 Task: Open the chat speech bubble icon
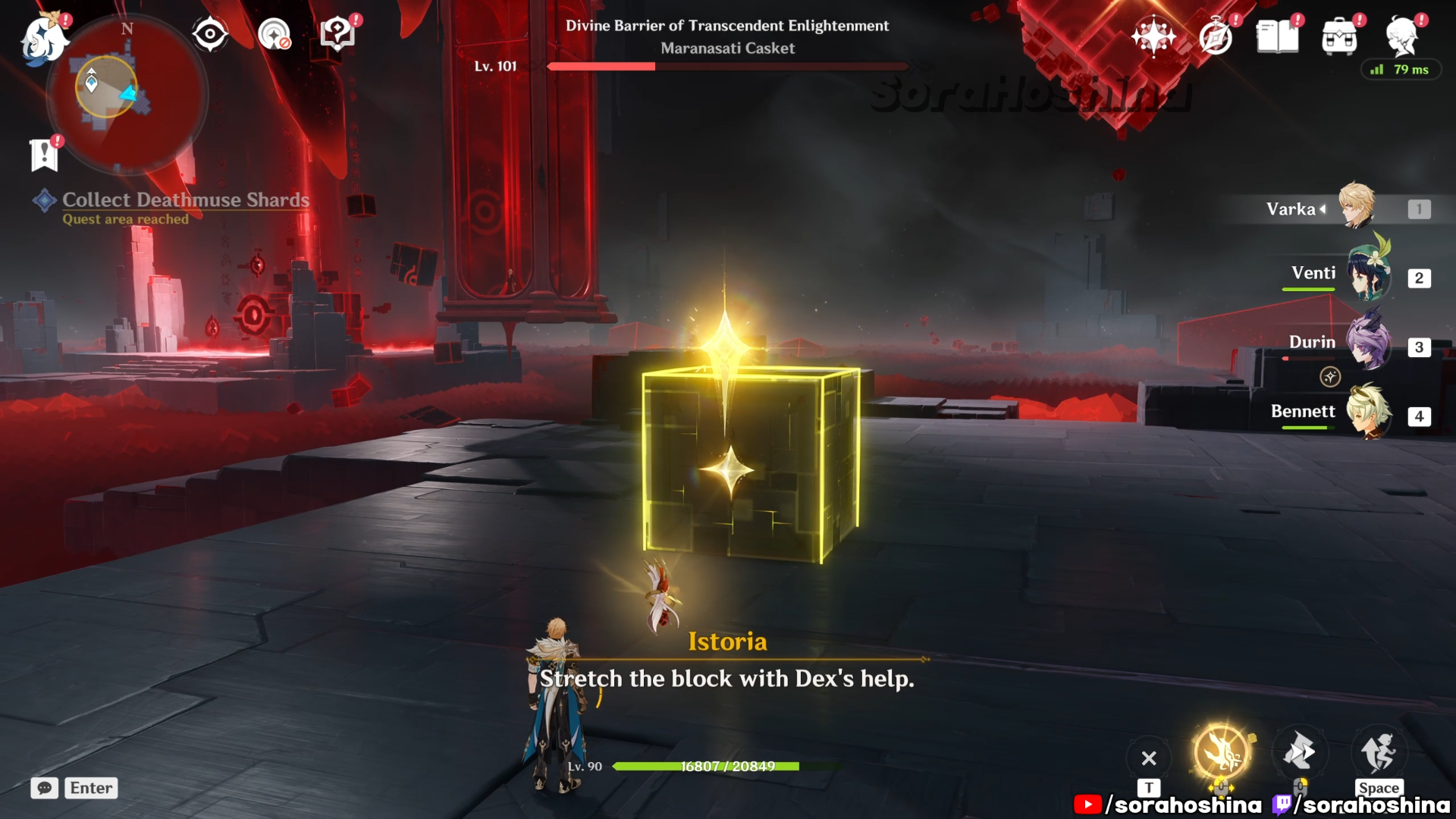(x=45, y=788)
